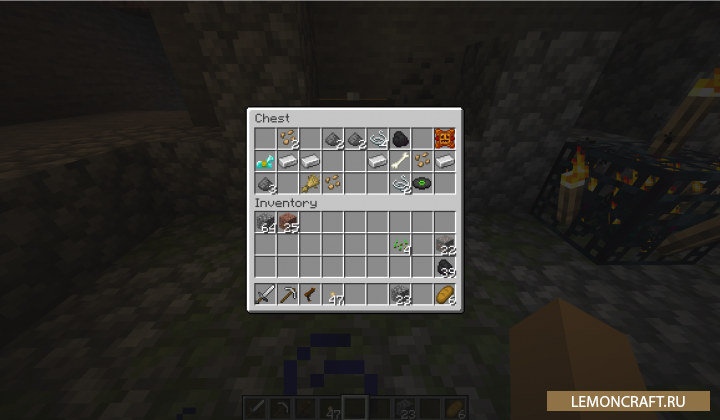
Task: Select the wheat in the chest
Action: pyautogui.click(x=310, y=183)
